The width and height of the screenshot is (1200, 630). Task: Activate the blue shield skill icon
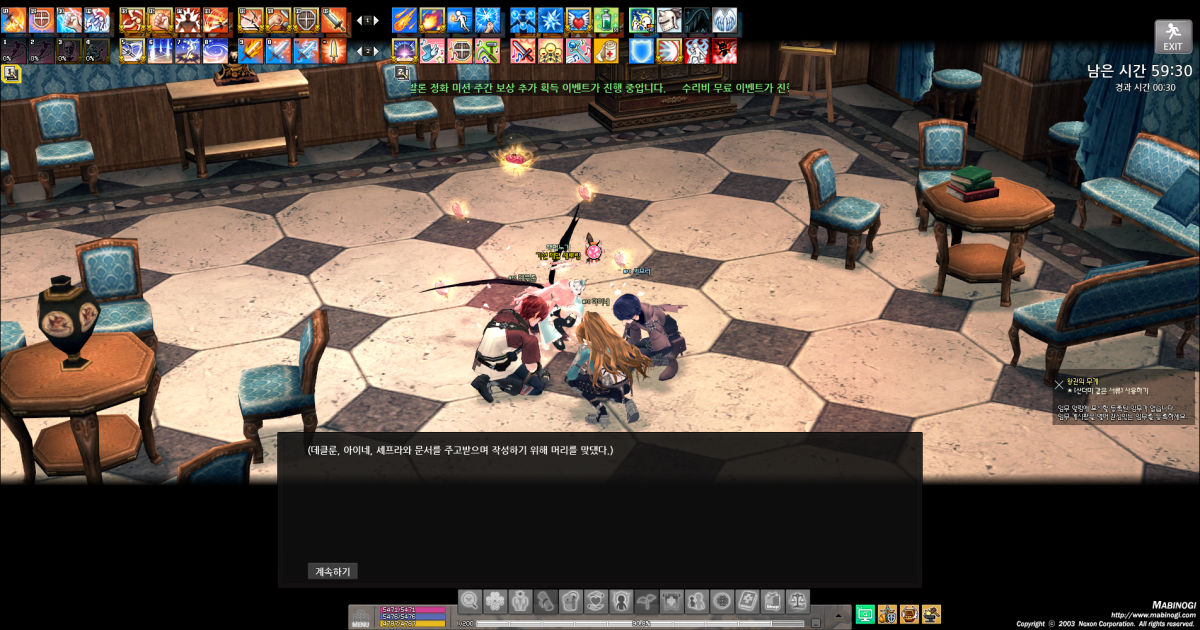641,51
